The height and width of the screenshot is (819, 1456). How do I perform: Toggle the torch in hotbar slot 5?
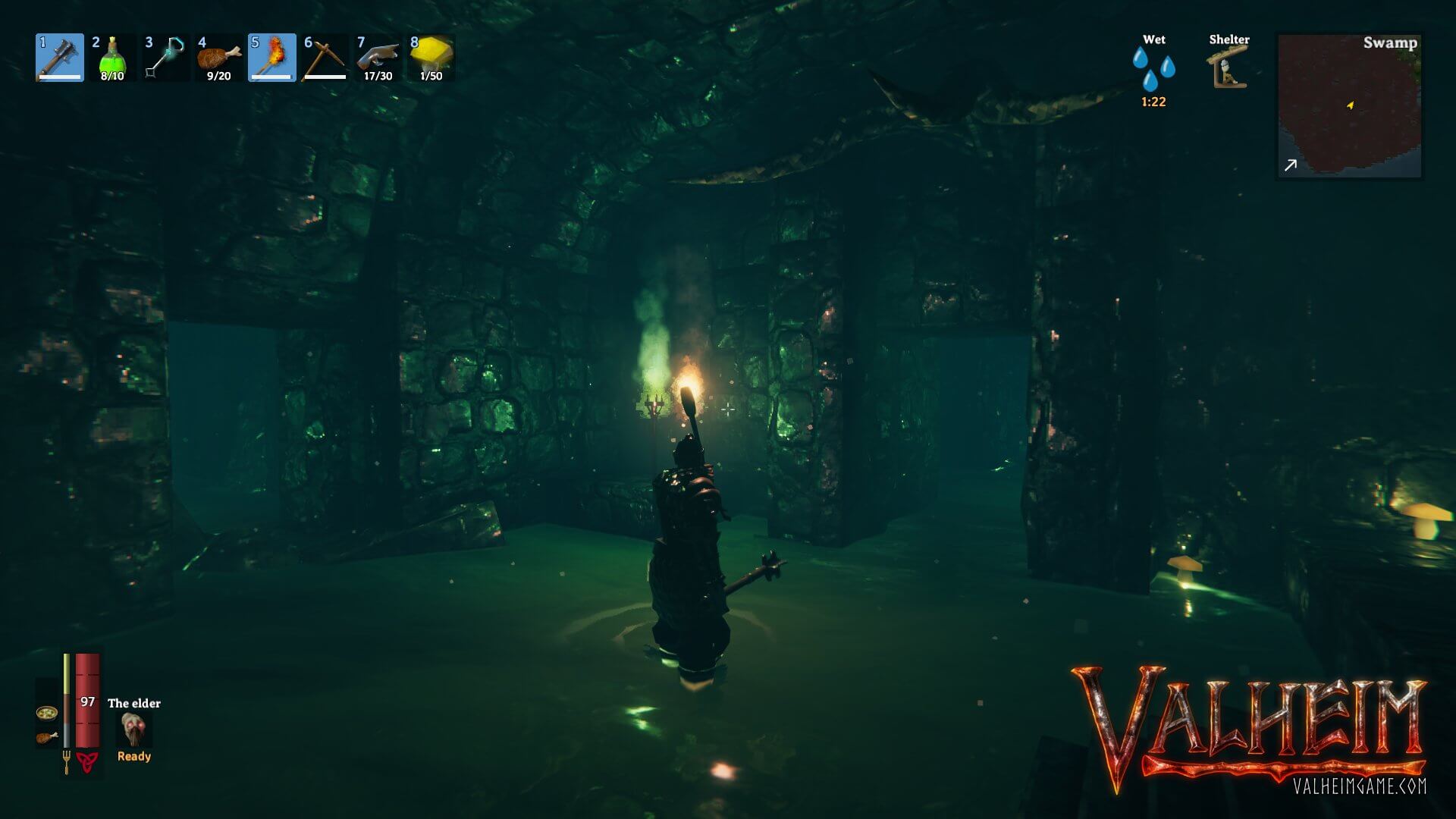(271, 58)
